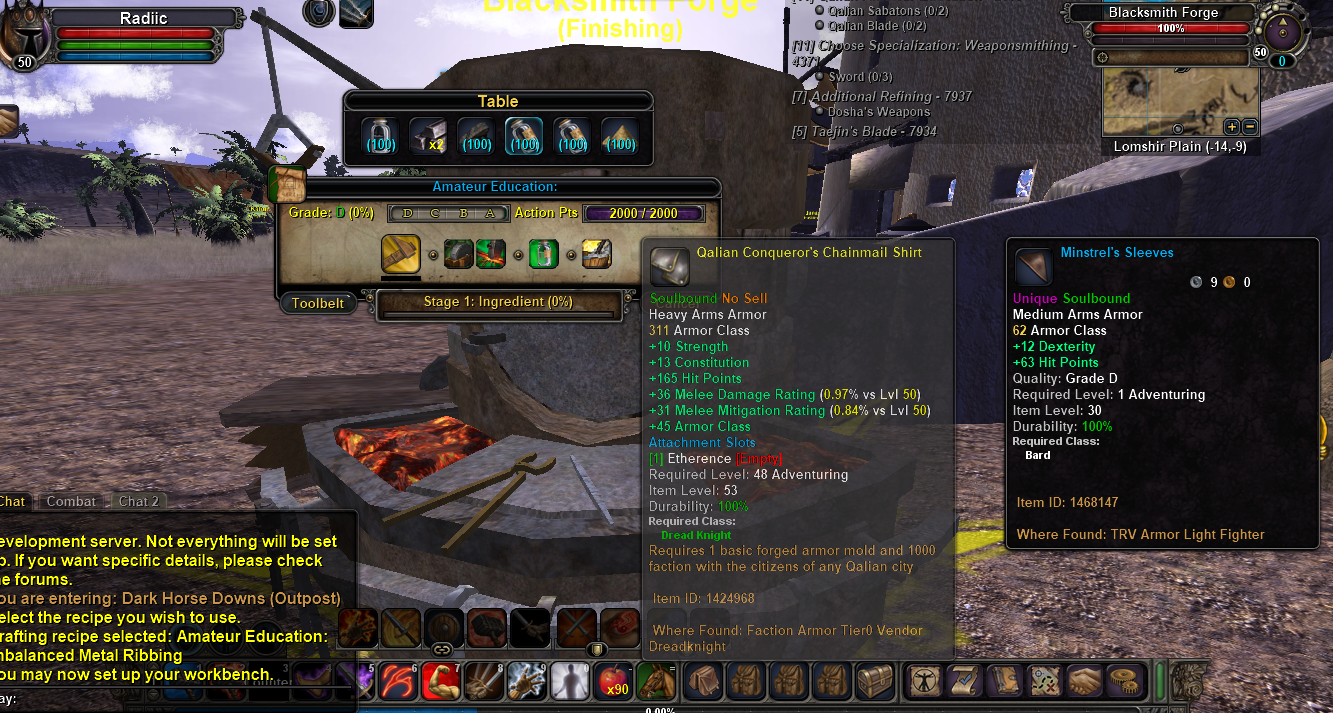The height and width of the screenshot is (713, 1333).
Task: Summon the horse mount from hotbar
Action: (655, 681)
